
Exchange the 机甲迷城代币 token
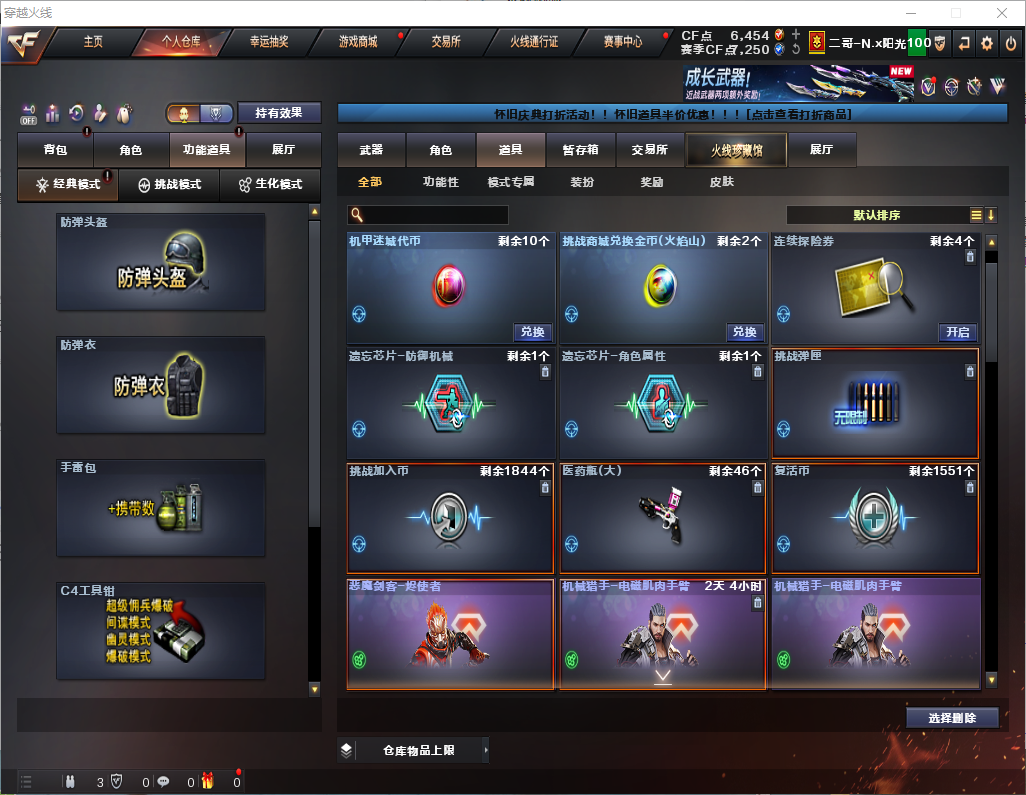click(532, 332)
